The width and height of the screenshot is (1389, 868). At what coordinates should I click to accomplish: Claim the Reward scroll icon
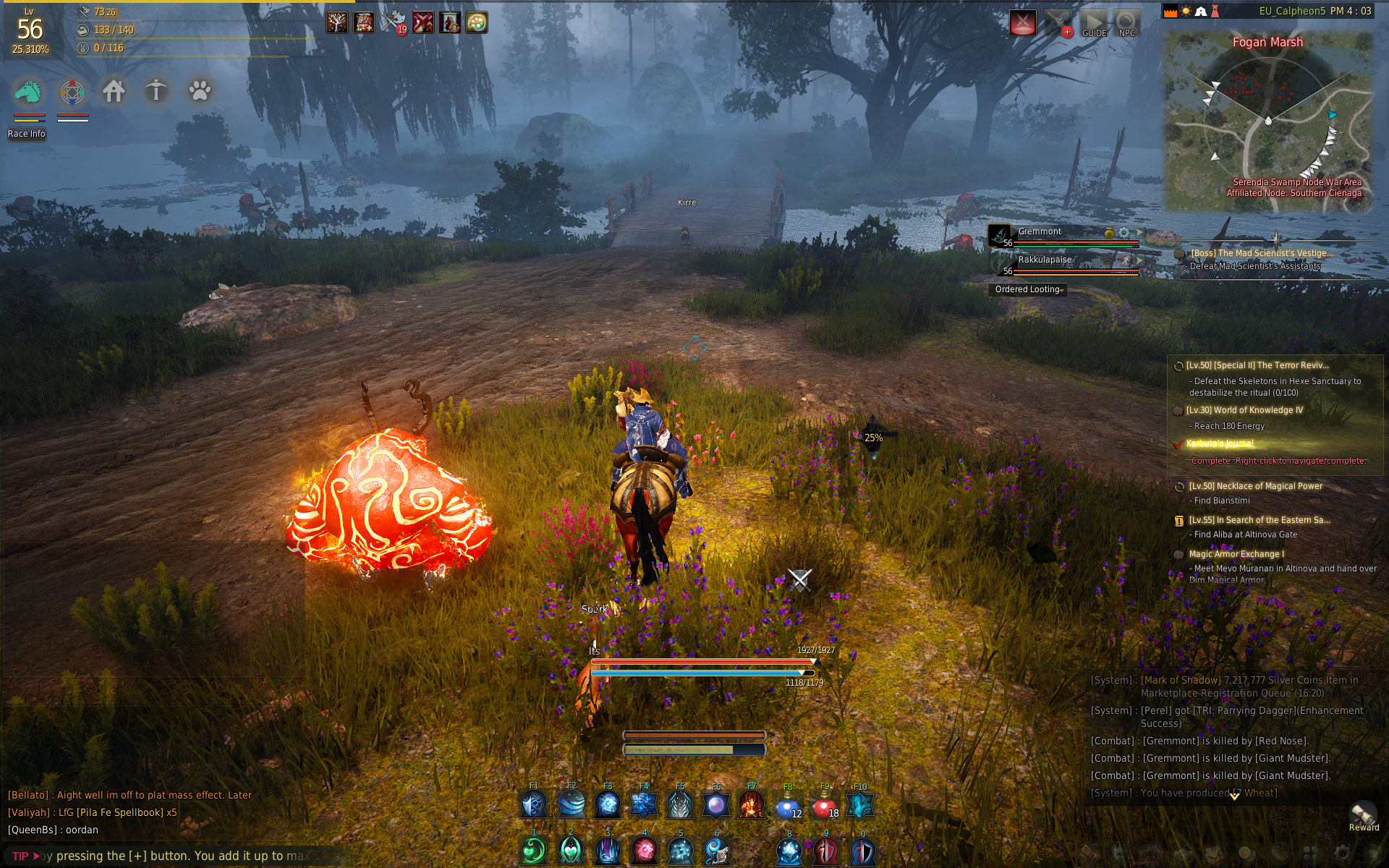1363,815
